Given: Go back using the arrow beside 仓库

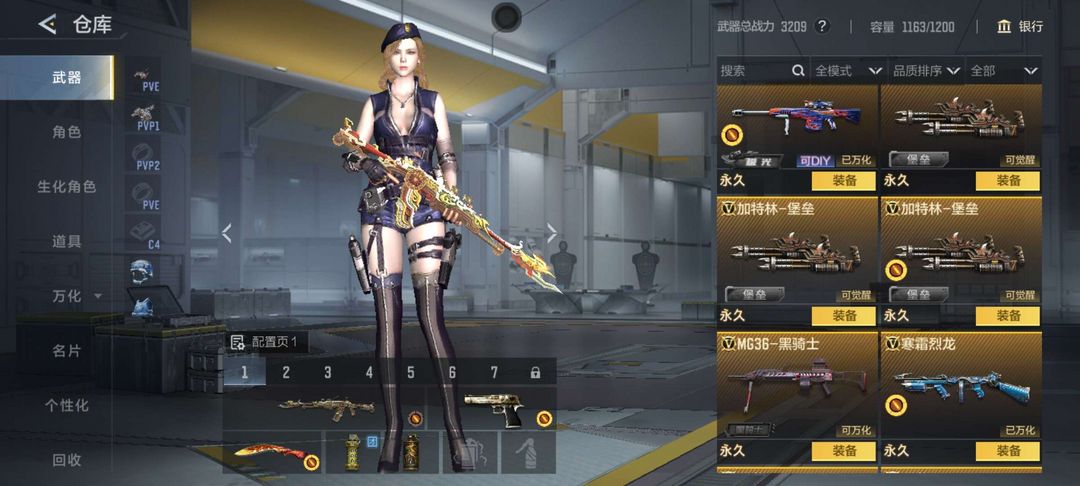Looking at the screenshot, I should [x=47, y=25].
